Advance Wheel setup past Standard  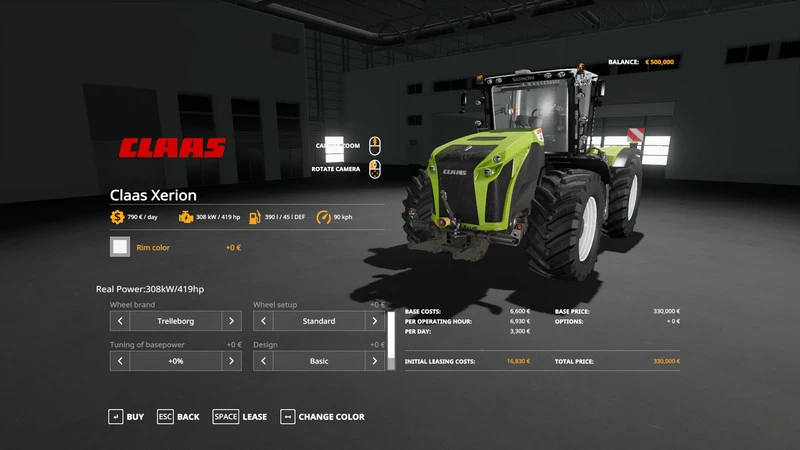click(374, 321)
